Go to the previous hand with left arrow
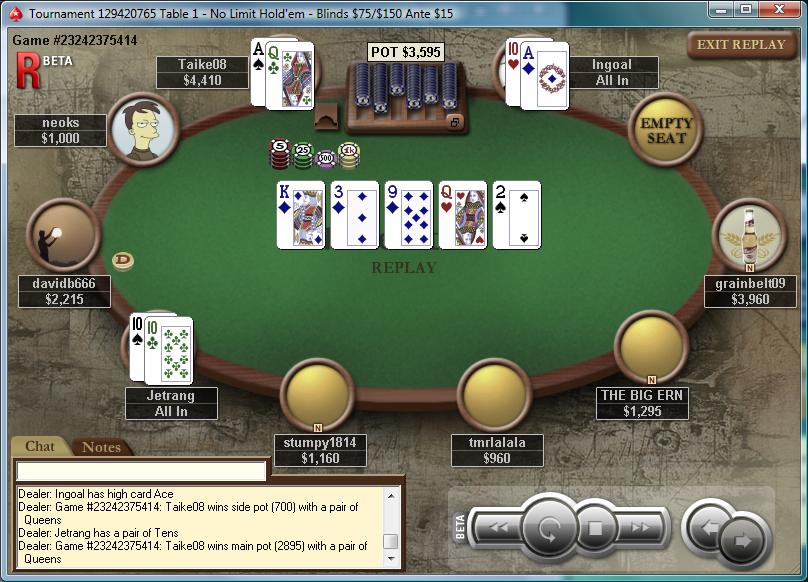Screen dimensions: 808x582 (x=707, y=525)
